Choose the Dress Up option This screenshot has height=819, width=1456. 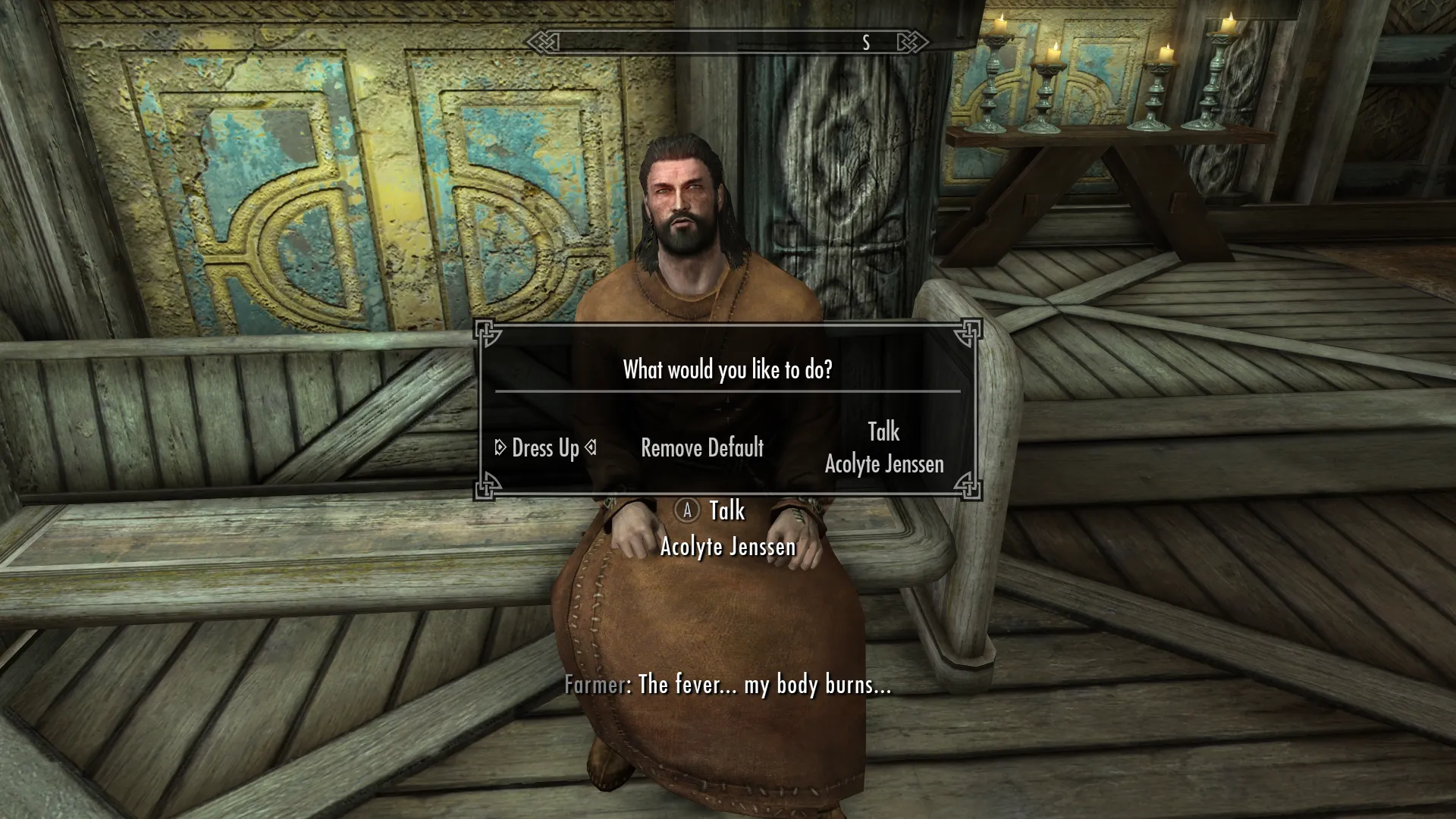[545, 448]
